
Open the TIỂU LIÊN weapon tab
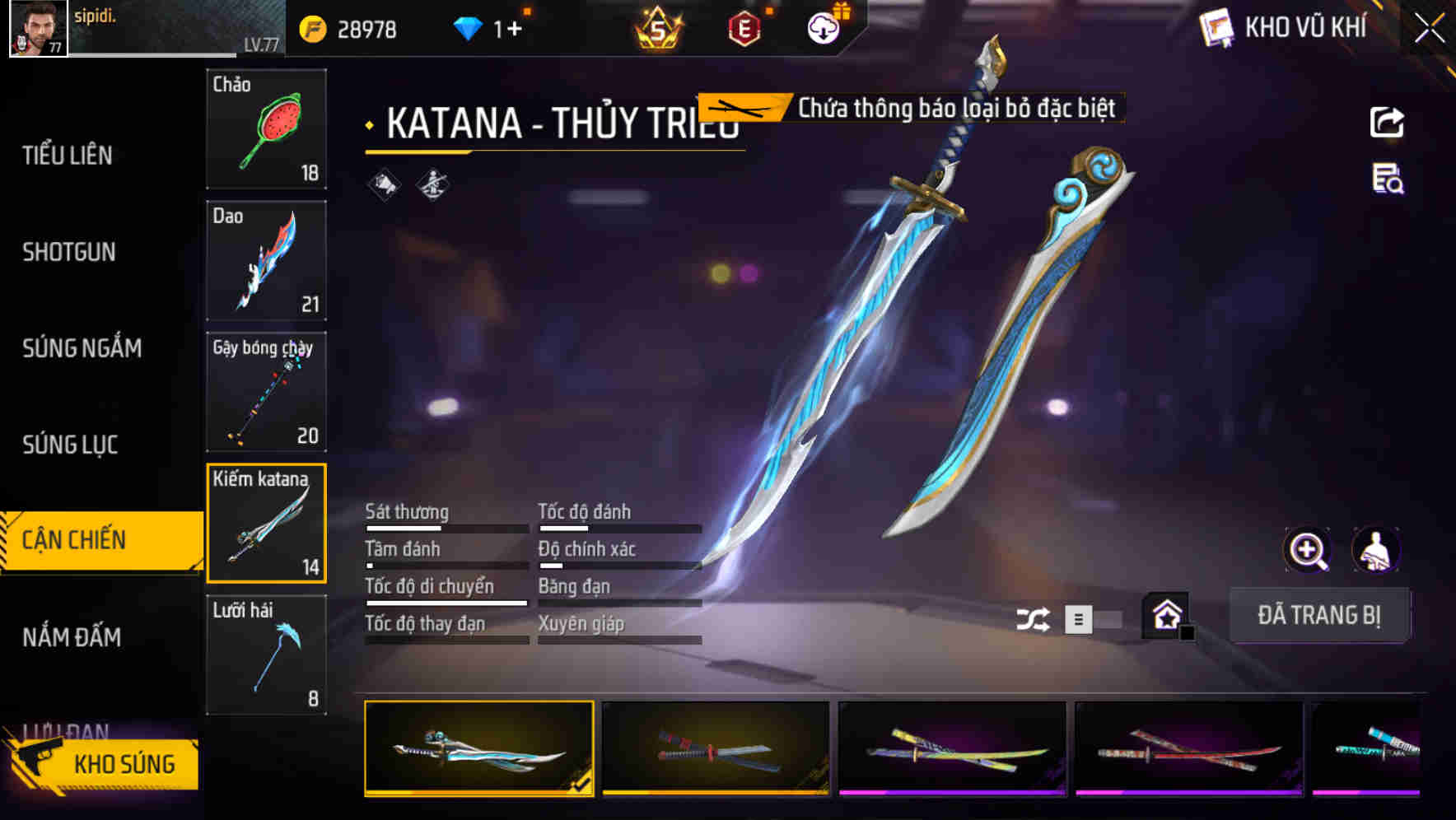[x=70, y=155]
